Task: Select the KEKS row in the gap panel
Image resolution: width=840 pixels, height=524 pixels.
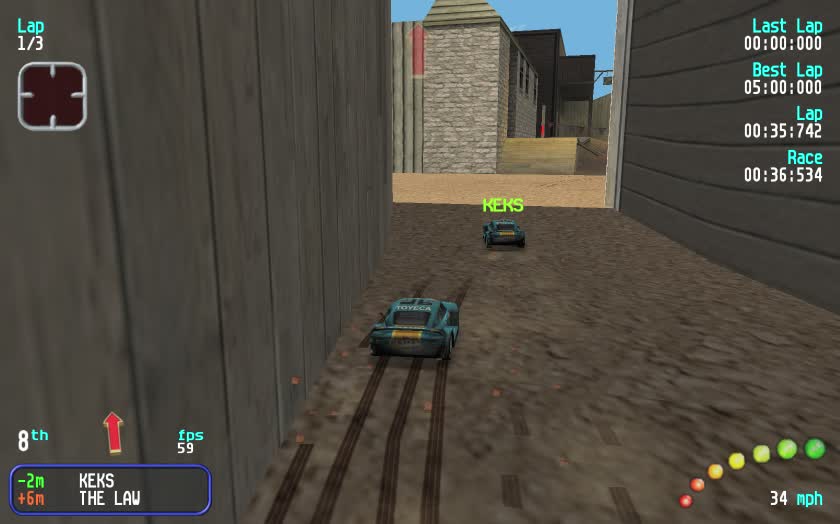Action: coord(110,481)
